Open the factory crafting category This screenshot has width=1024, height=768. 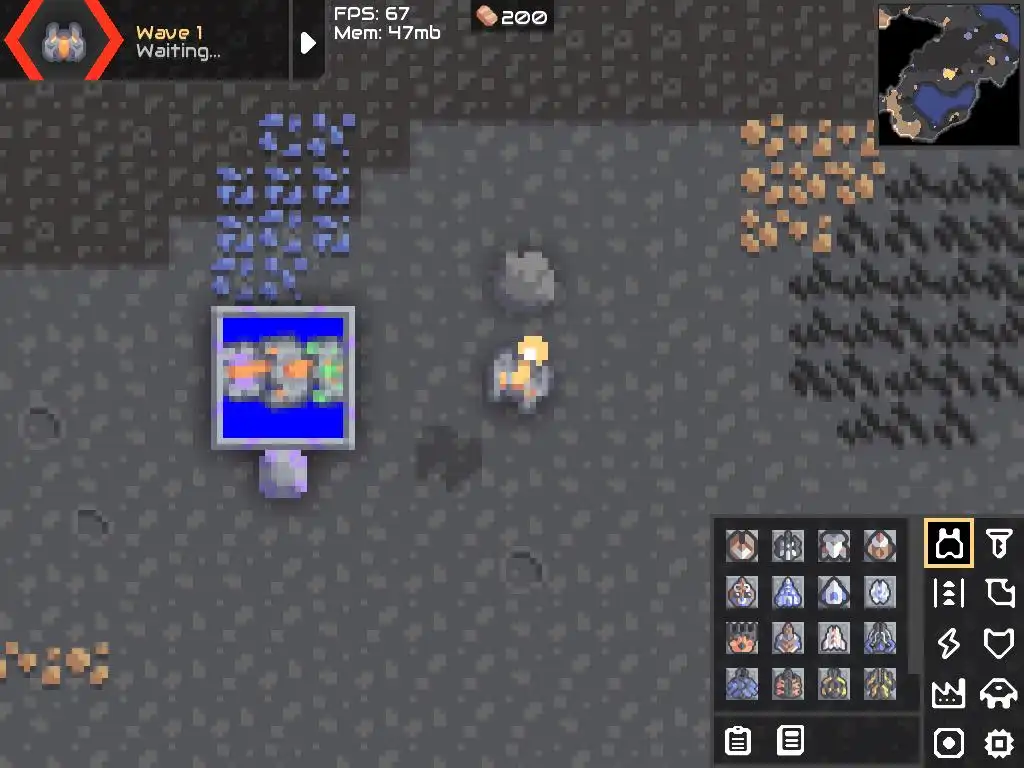point(948,693)
